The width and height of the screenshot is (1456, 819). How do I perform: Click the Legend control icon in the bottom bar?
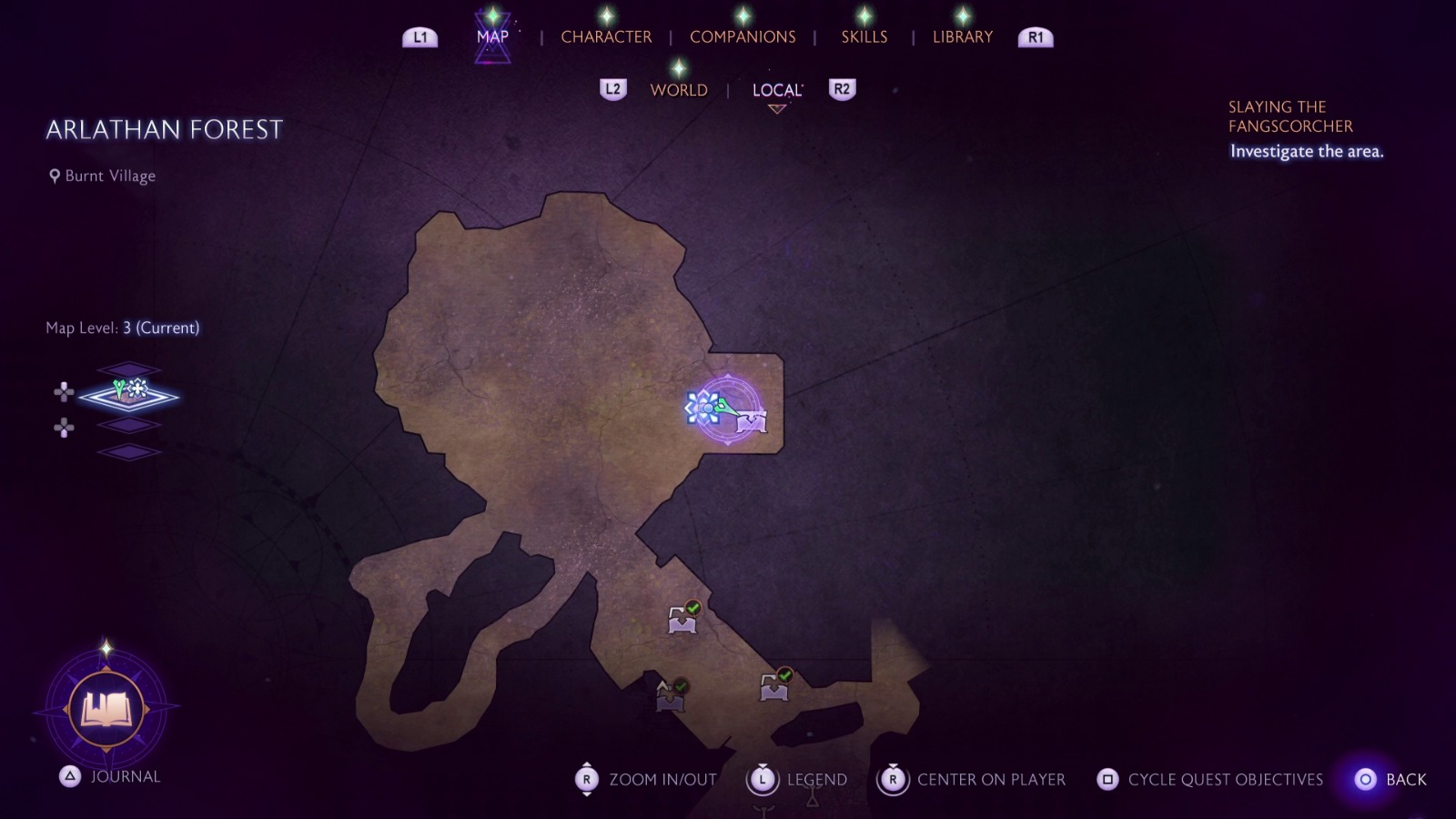coord(763,780)
